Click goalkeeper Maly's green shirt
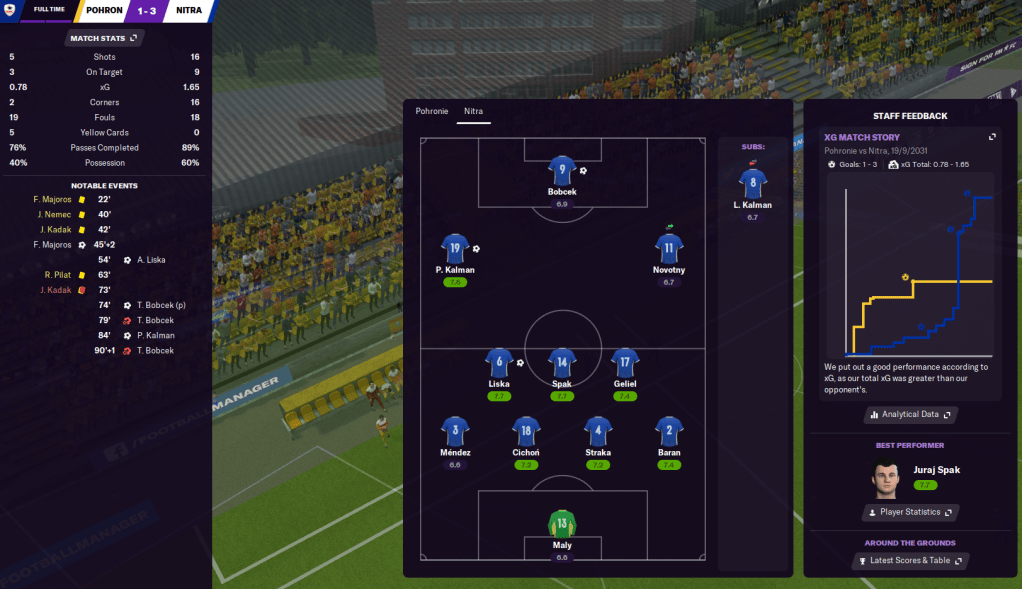The width and height of the screenshot is (1022, 589). click(x=562, y=523)
